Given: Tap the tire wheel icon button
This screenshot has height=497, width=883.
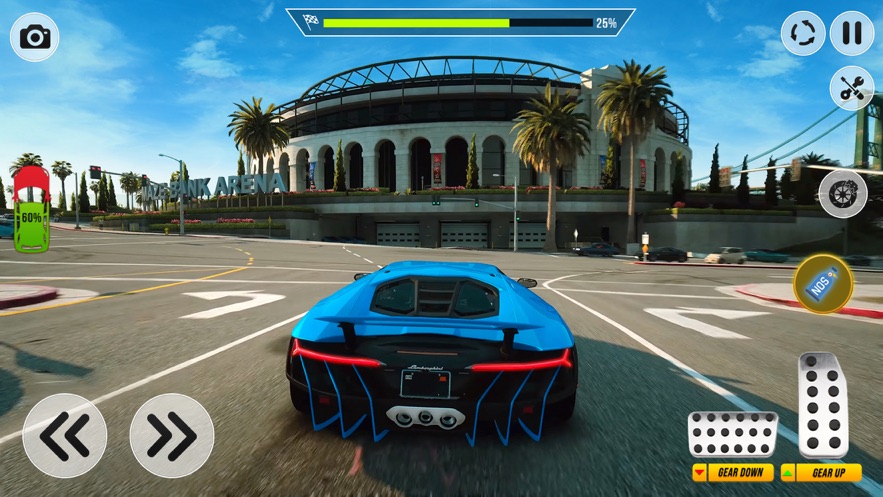Looking at the screenshot, I should click(843, 193).
